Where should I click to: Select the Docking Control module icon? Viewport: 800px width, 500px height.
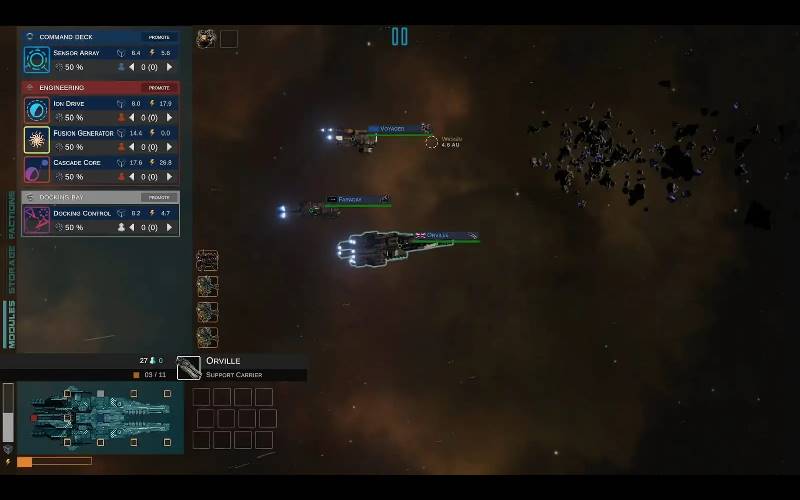click(x=37, y=220)
